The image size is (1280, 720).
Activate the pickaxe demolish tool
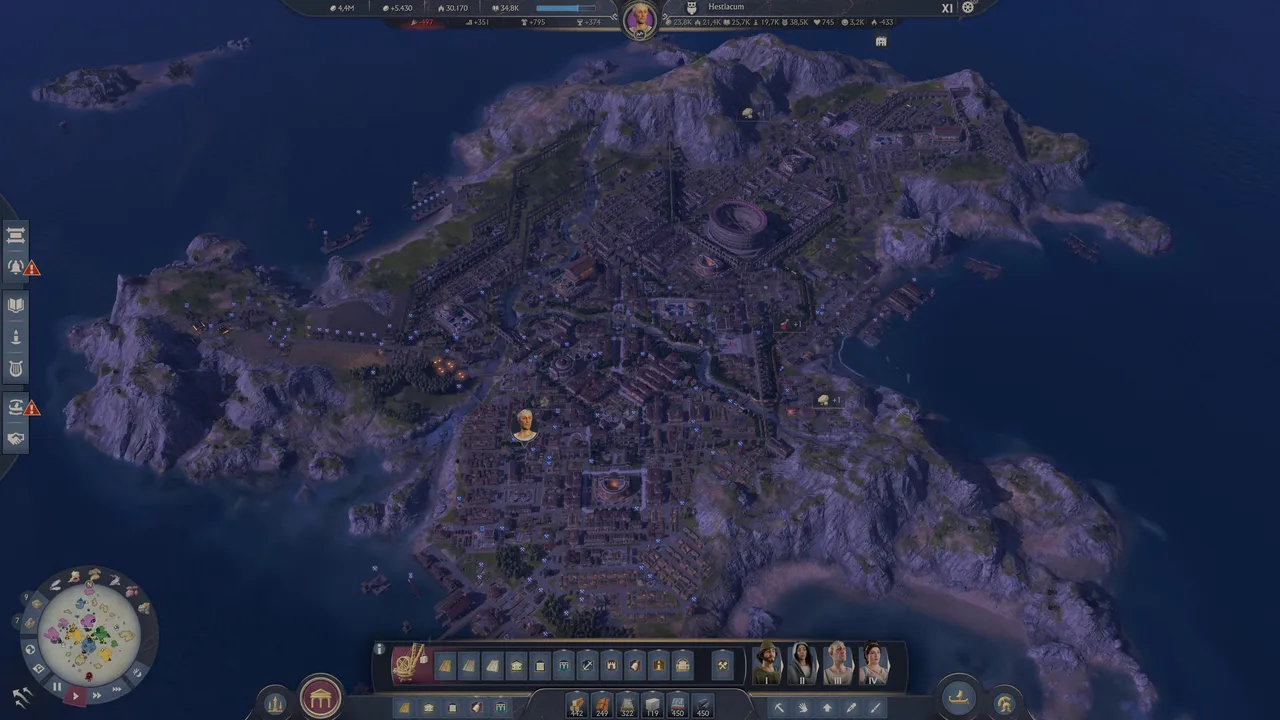779,708
